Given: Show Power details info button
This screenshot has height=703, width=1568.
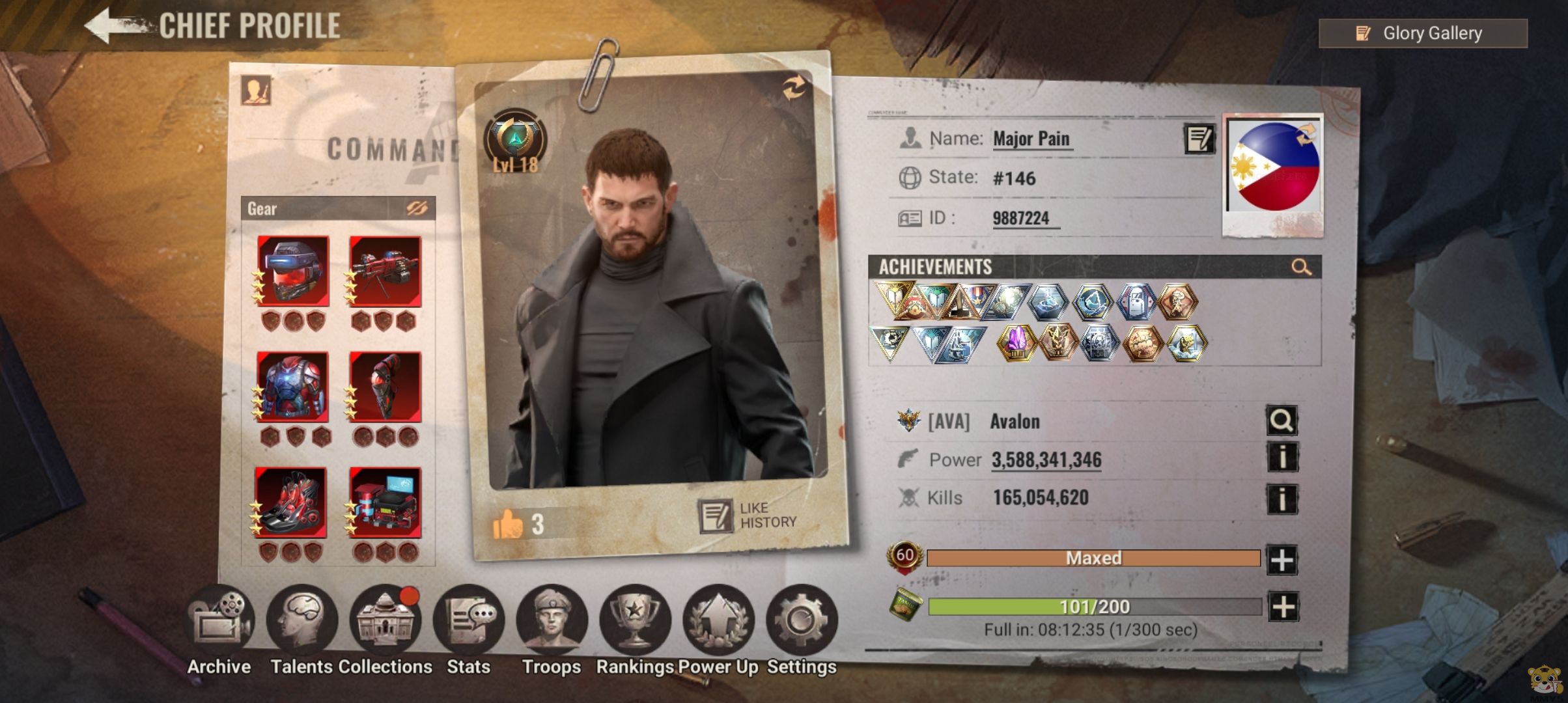Looking at the screenshot, I should (1281, 458).
